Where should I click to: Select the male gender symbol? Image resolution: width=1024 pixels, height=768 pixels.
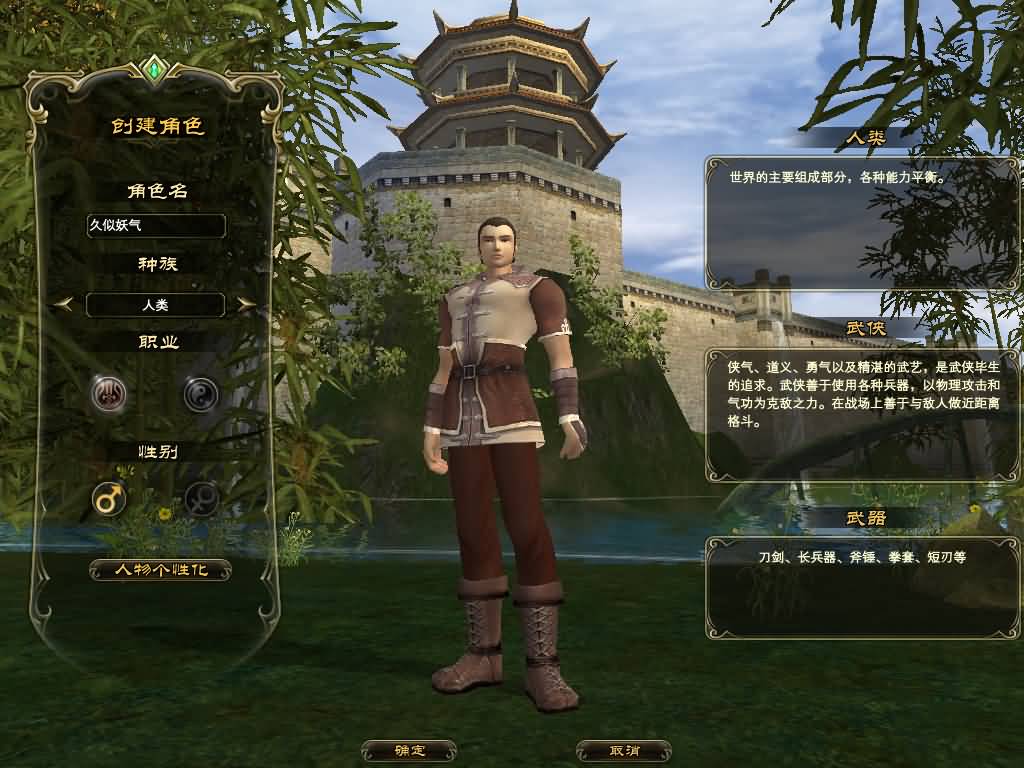pyautogui.click(x=109, y=498)
